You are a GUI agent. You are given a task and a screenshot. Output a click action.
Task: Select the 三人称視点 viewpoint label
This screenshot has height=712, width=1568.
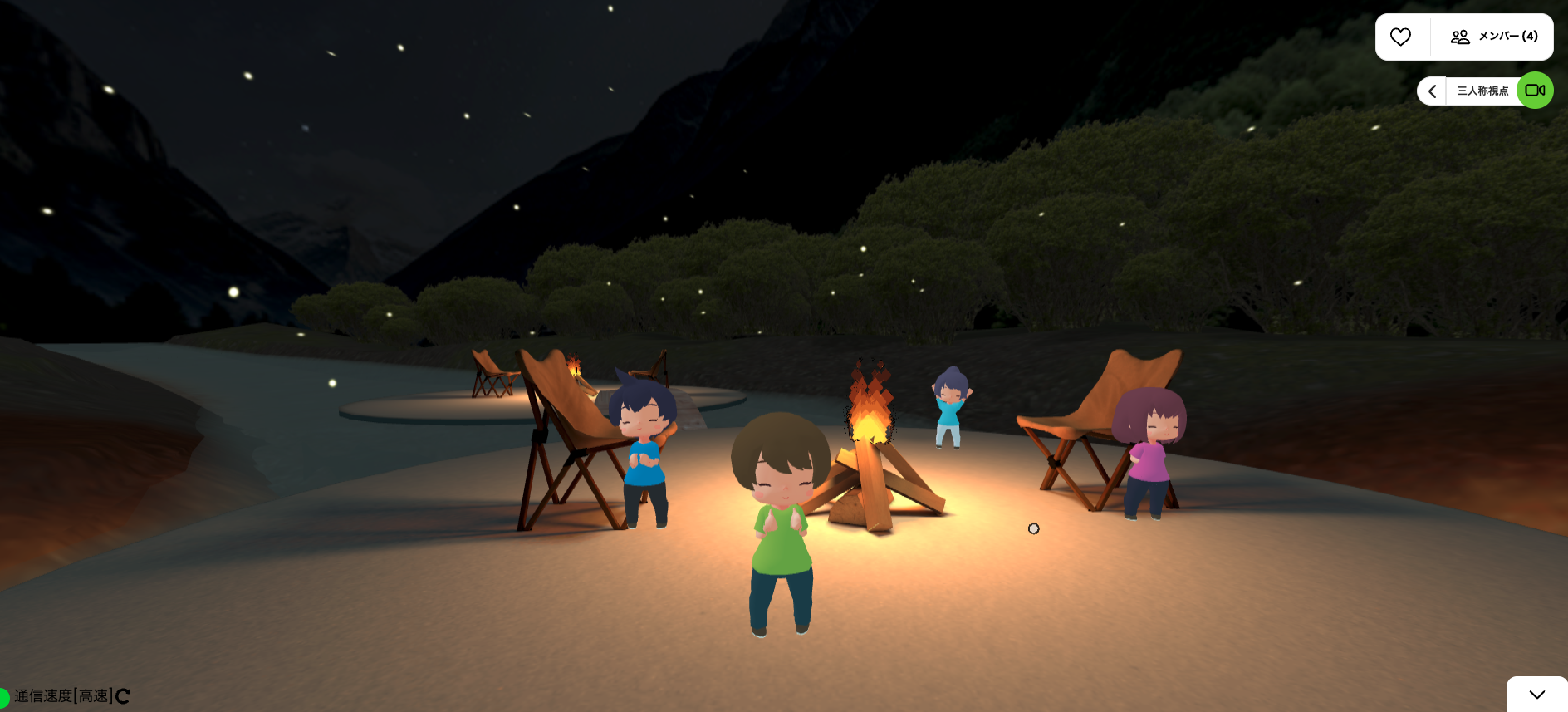click(1482, 91)
